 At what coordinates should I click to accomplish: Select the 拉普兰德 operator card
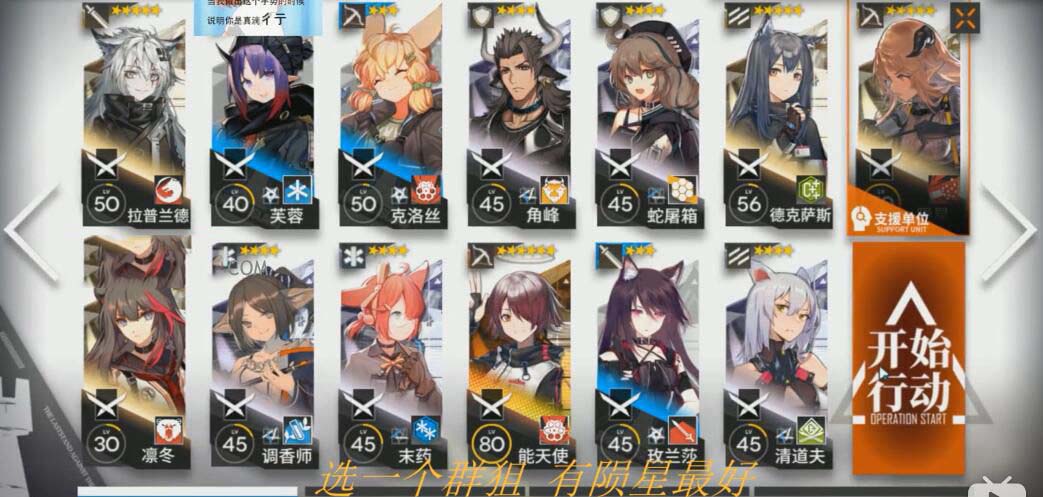click(137, 115)
